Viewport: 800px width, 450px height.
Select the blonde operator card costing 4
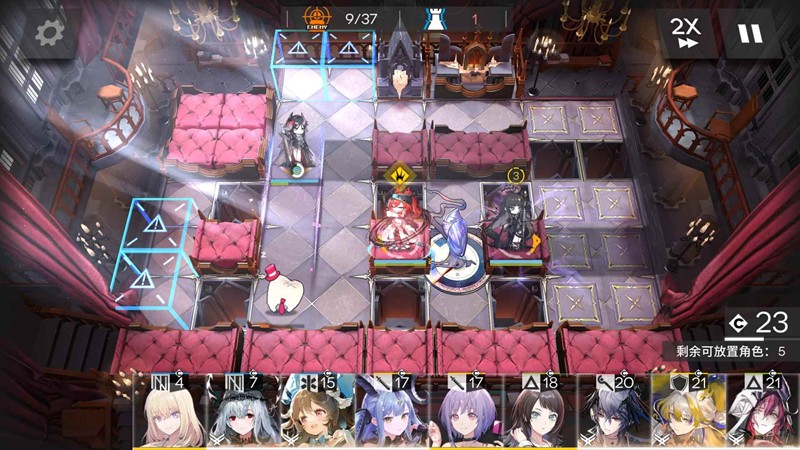point(170,412)
